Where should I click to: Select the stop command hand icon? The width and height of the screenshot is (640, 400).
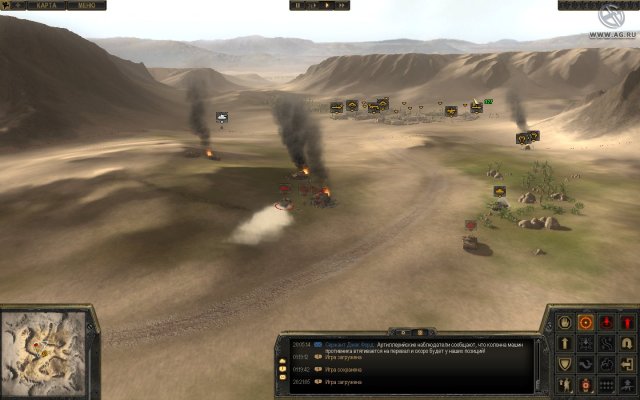(565, 323)
